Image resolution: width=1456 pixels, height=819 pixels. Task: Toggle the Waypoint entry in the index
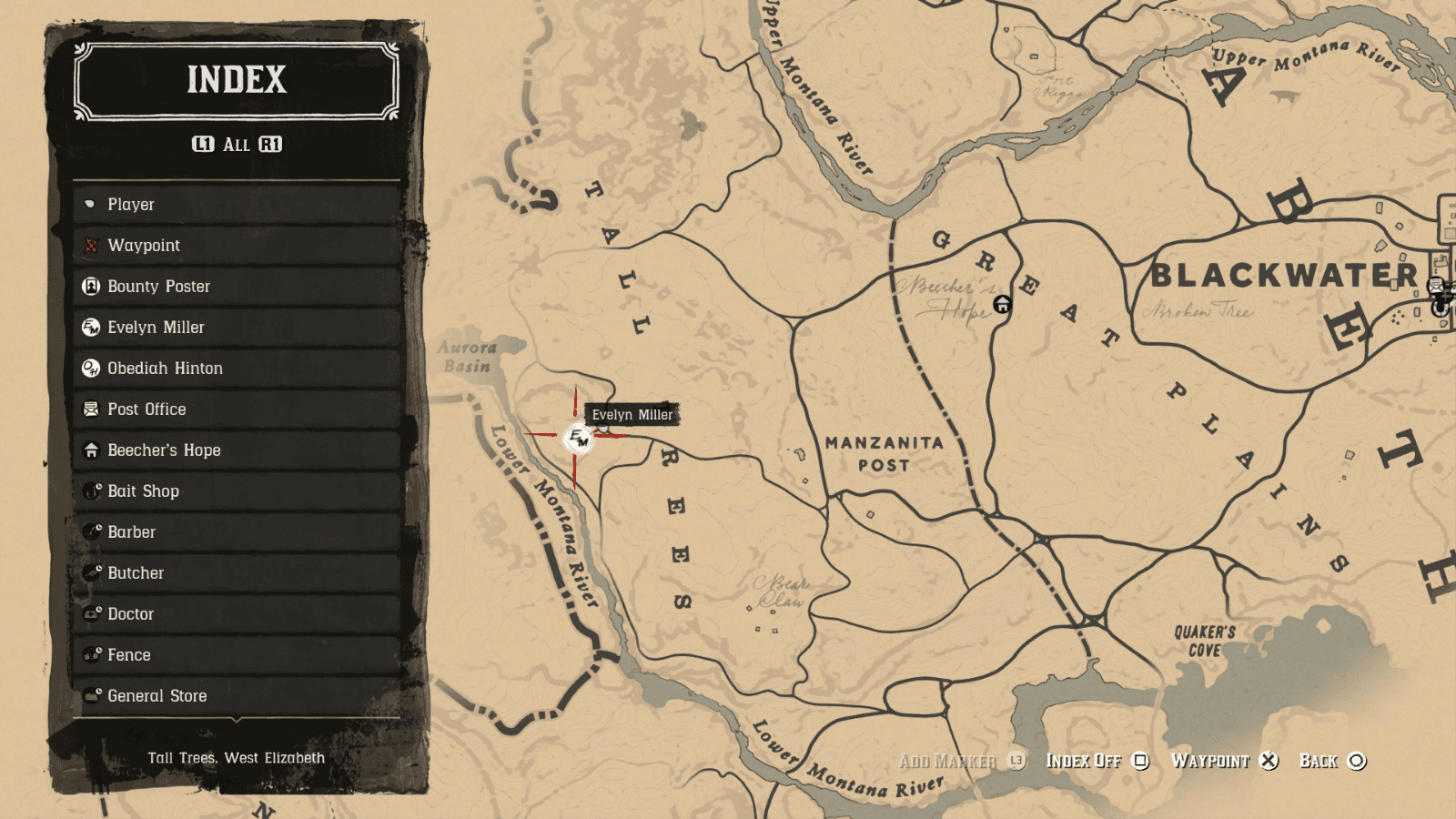(x=92, y=245)
